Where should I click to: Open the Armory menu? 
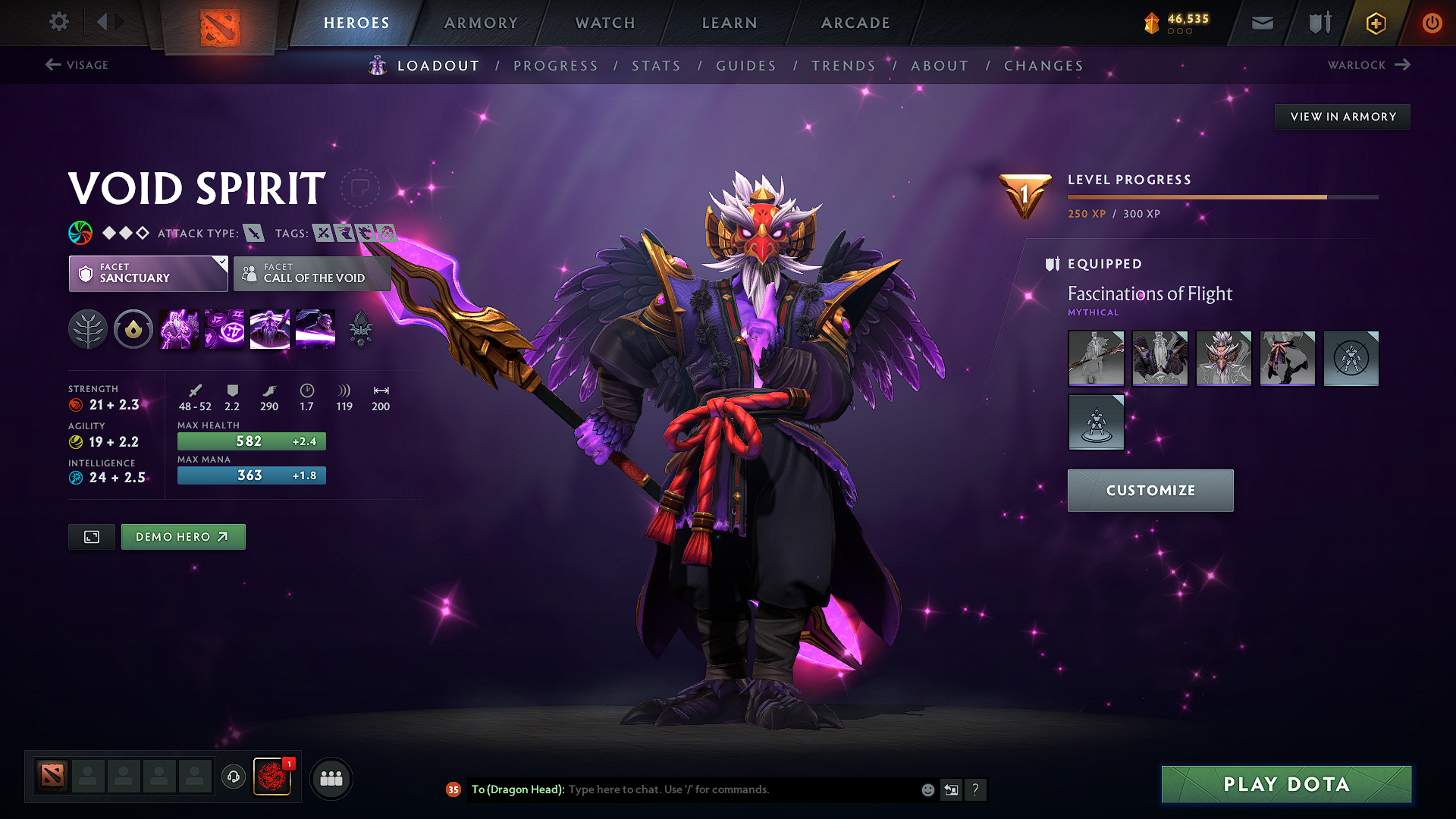tap(481, 23)
